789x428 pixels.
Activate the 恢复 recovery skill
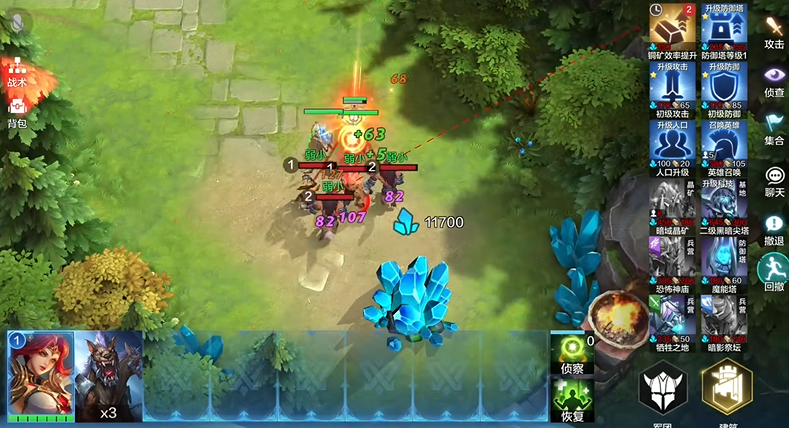tap(573, 399)
